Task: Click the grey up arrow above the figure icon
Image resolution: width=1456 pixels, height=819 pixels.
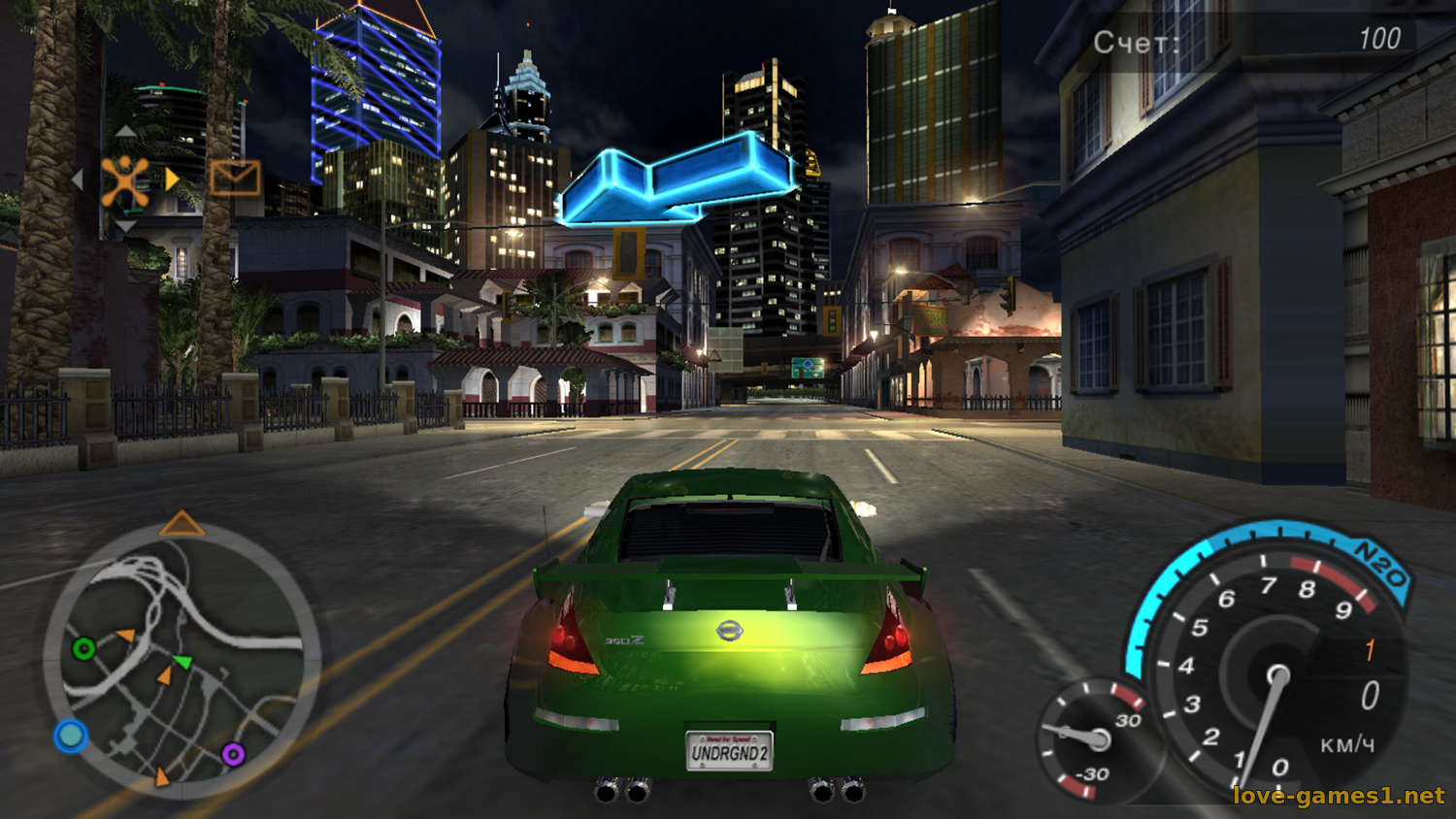Action: pyautogui.click(x=125, y=131)
